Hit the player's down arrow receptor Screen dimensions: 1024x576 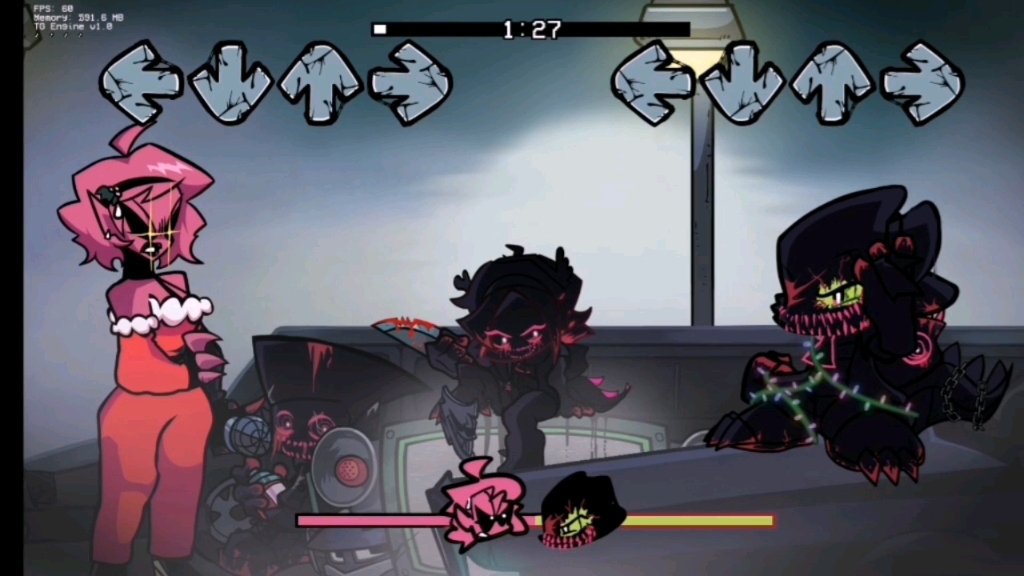[x=743, y=83]
